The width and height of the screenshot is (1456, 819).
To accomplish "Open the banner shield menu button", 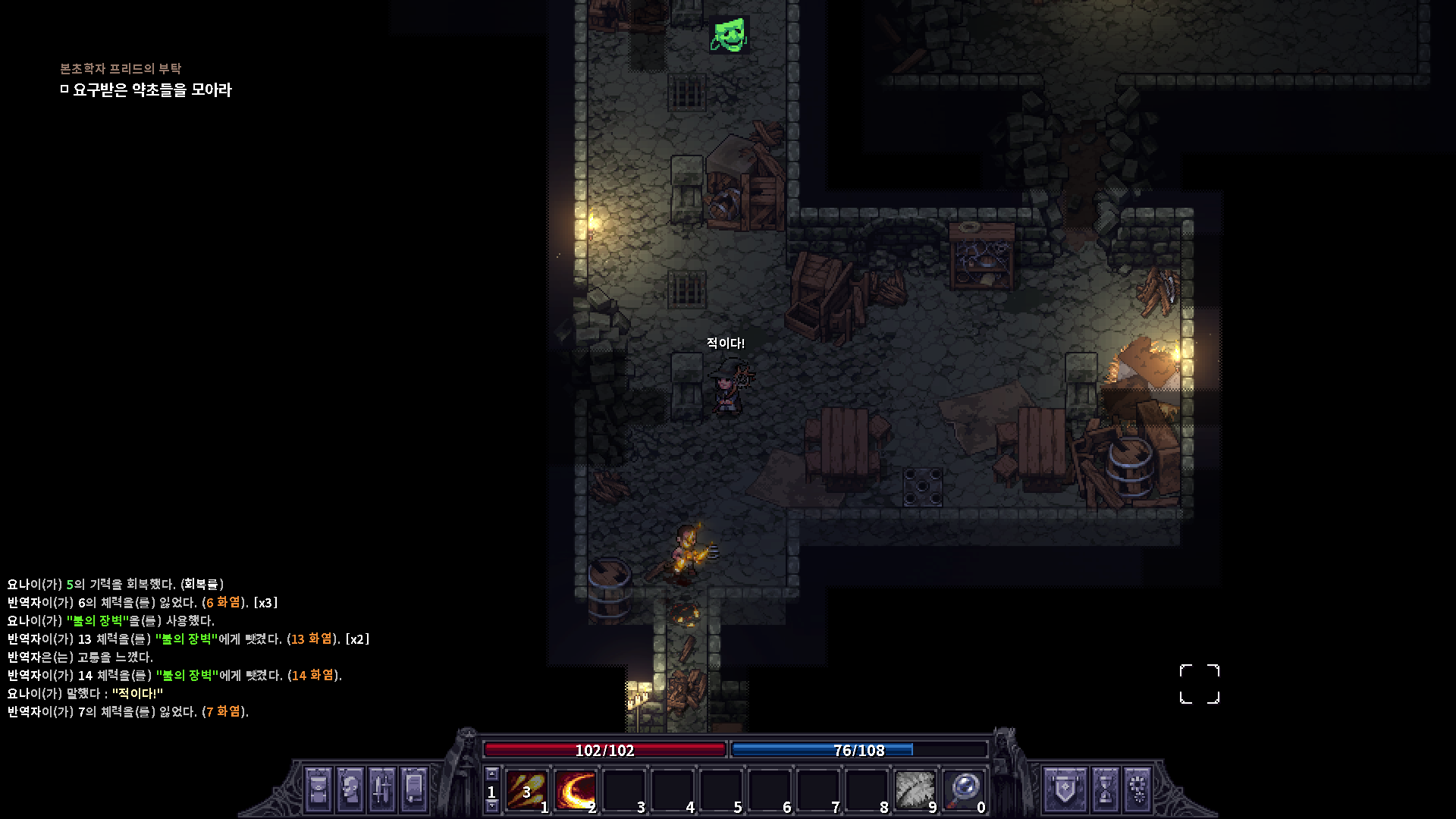I will pos(1065,789).
